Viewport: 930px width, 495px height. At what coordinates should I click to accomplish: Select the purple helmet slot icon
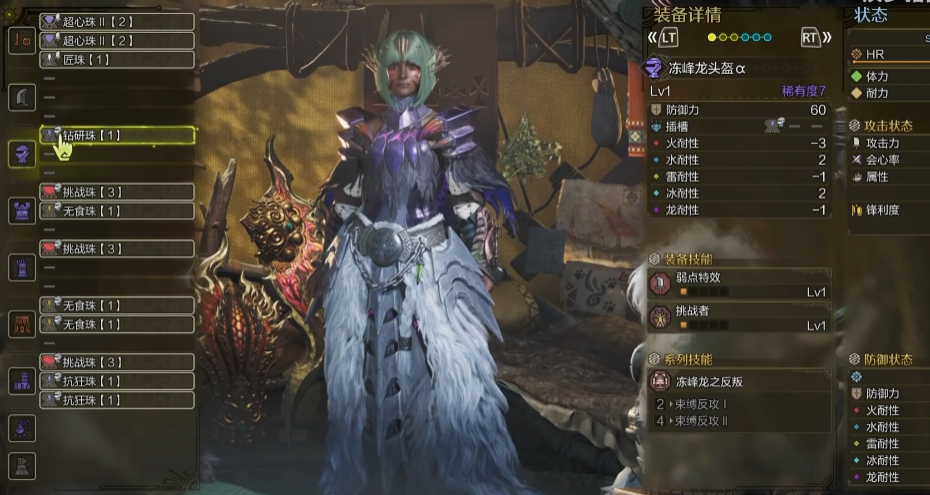pos(22,154)
